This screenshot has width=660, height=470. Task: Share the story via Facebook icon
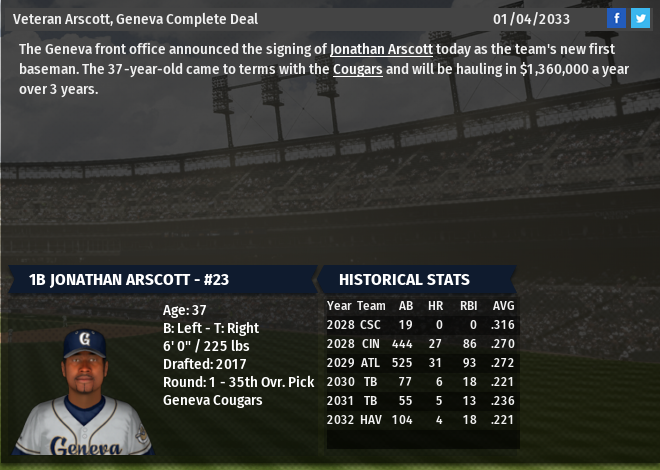coord(617,18)
